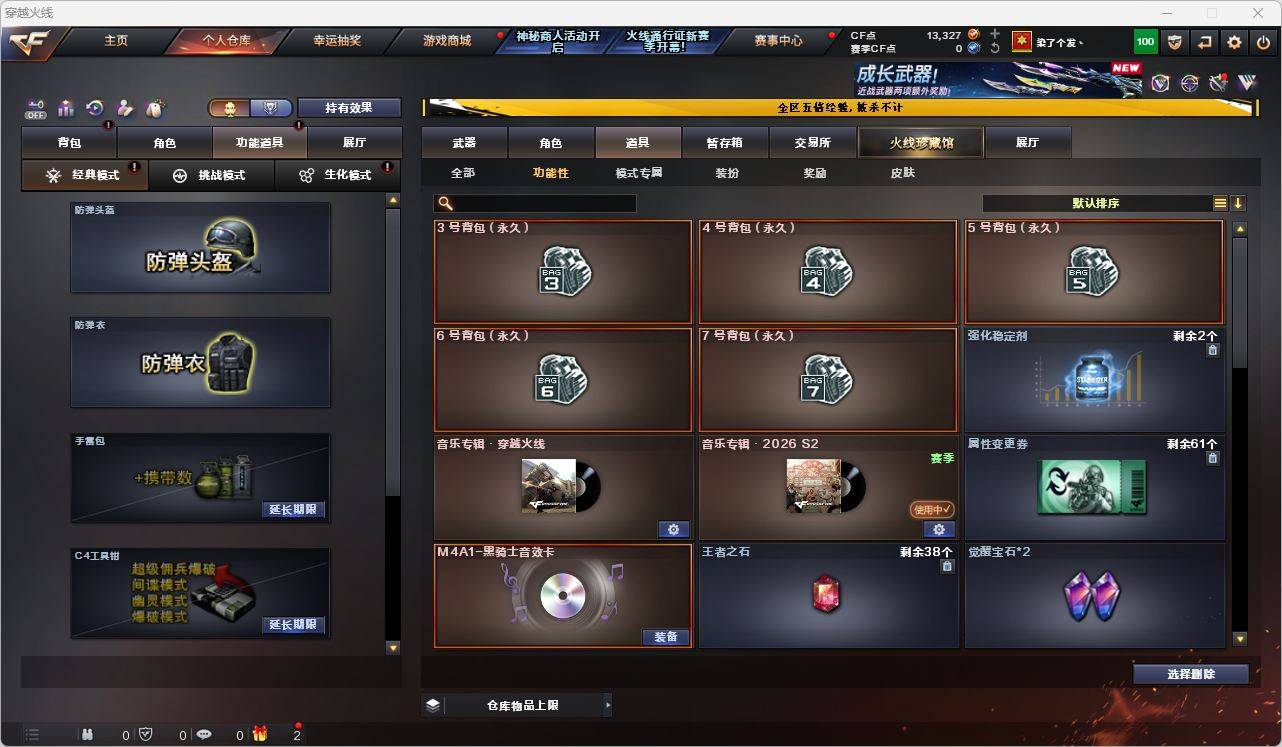Click the settings gear icon at top right
This screenshot has height=747, width=1282.
coord(1233,42)
